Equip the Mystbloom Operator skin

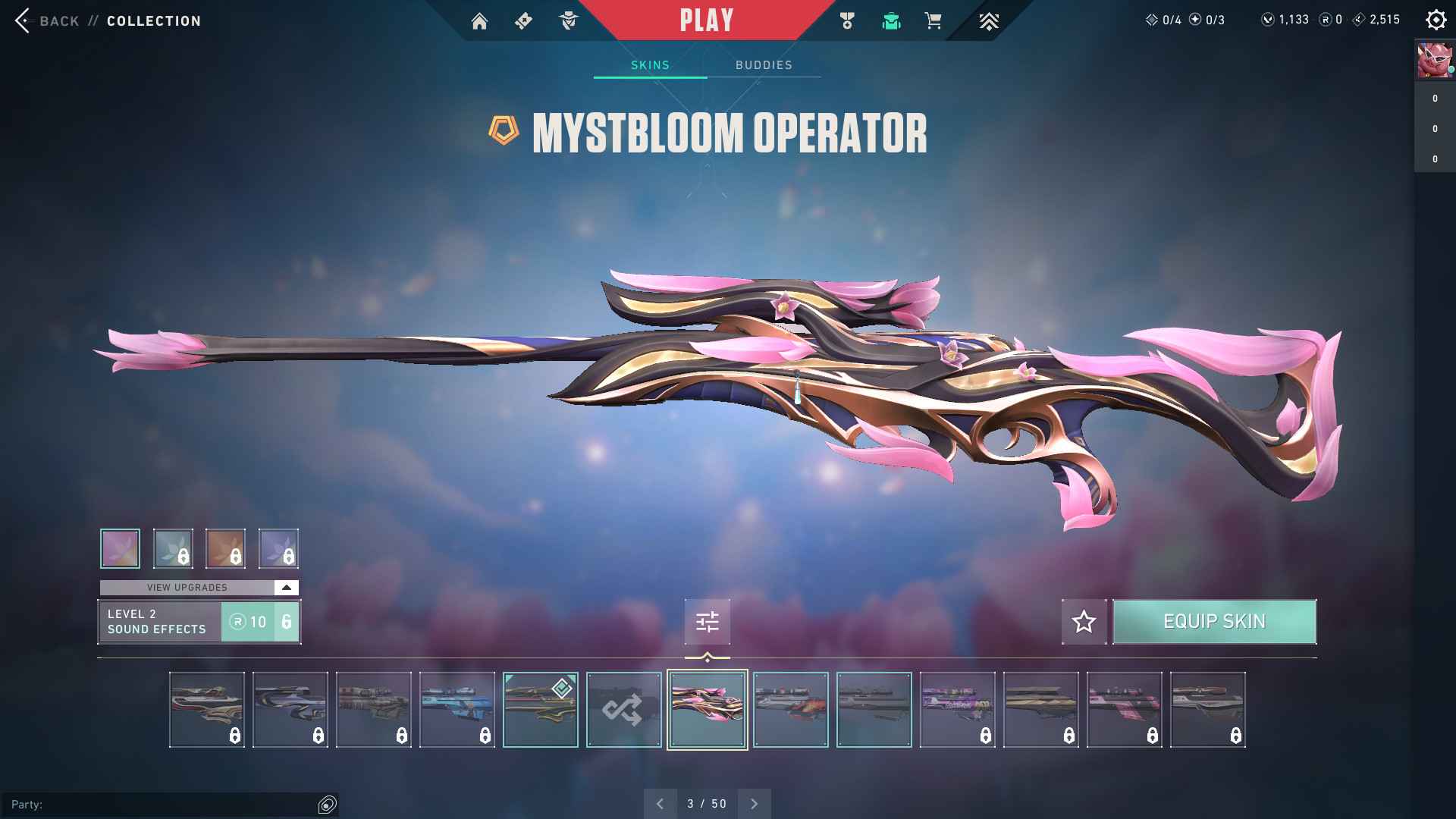1214,622
